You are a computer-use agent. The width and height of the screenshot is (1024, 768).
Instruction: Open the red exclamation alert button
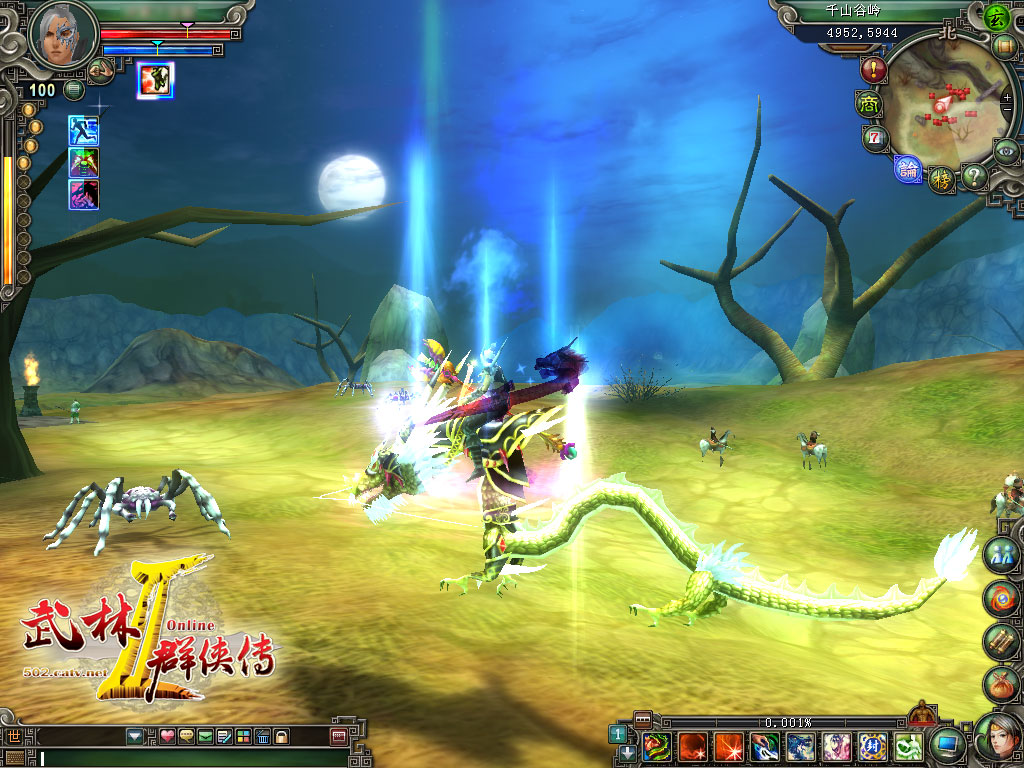(873, 70)
